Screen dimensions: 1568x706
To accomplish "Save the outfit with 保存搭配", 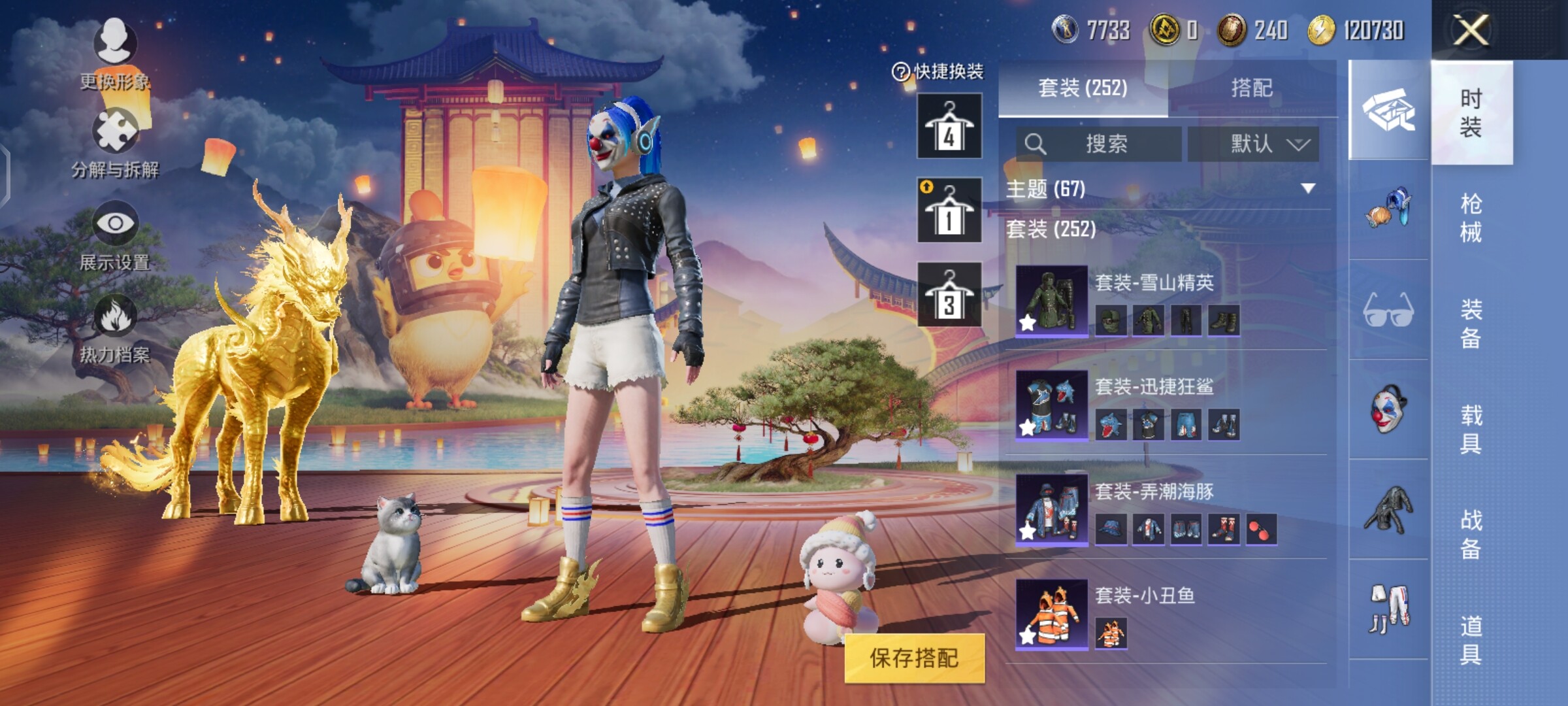I will click(x=914, y=658).
